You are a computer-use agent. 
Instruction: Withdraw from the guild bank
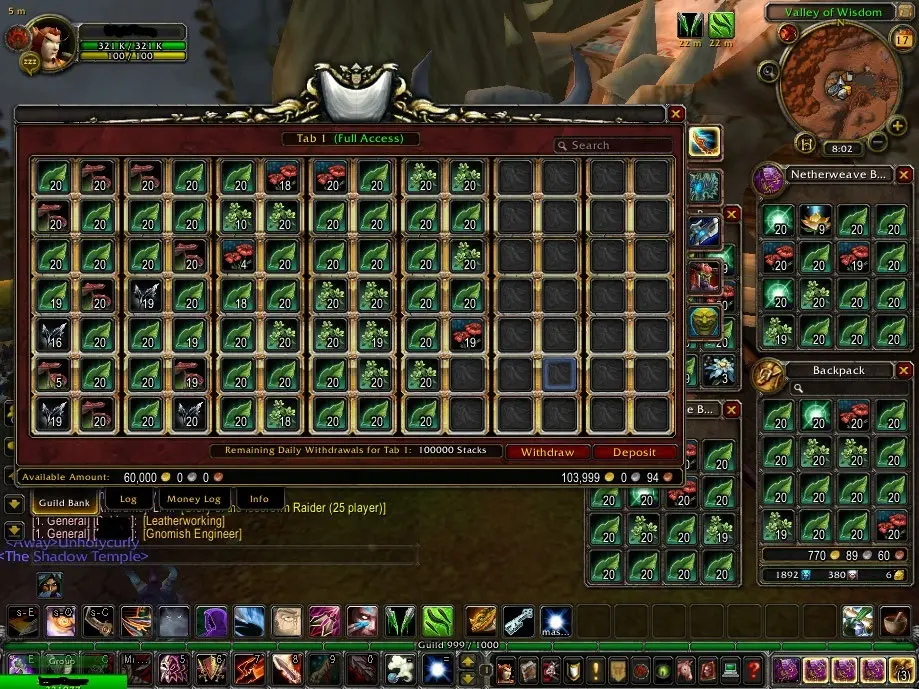pyautogui.click(x=547, y=452)
